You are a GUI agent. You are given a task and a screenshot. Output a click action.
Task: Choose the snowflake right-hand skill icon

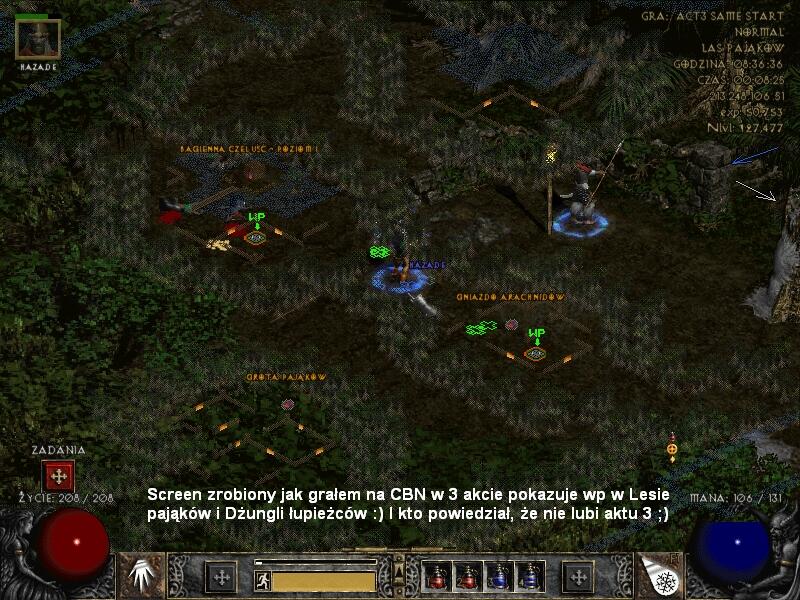point(660,575)
